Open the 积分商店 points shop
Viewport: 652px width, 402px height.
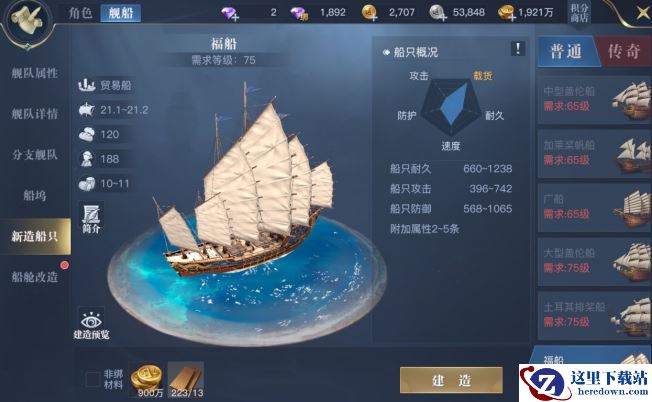point(607,13)
